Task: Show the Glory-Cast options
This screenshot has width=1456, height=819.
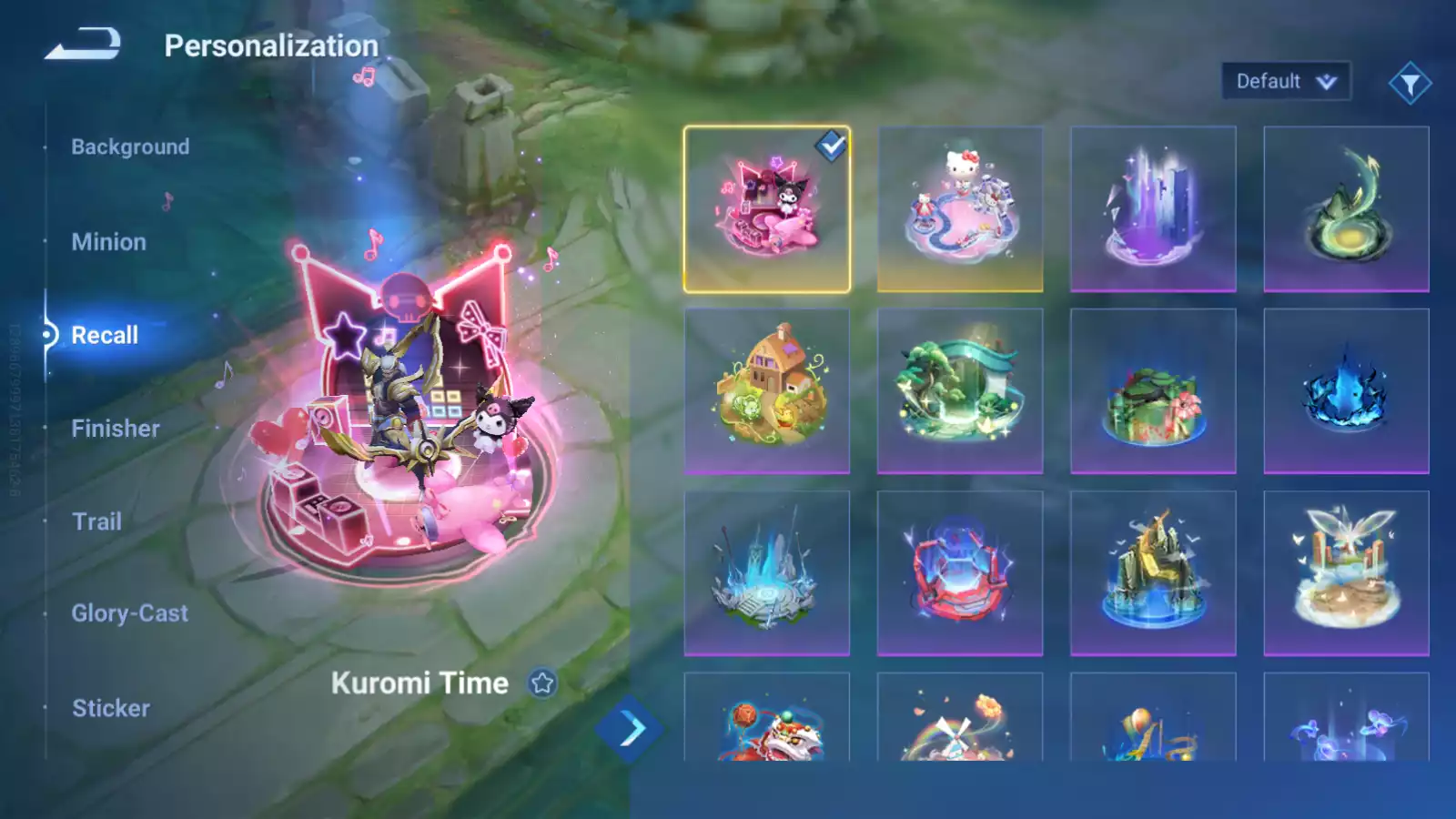Action: (x=130, y=613)
